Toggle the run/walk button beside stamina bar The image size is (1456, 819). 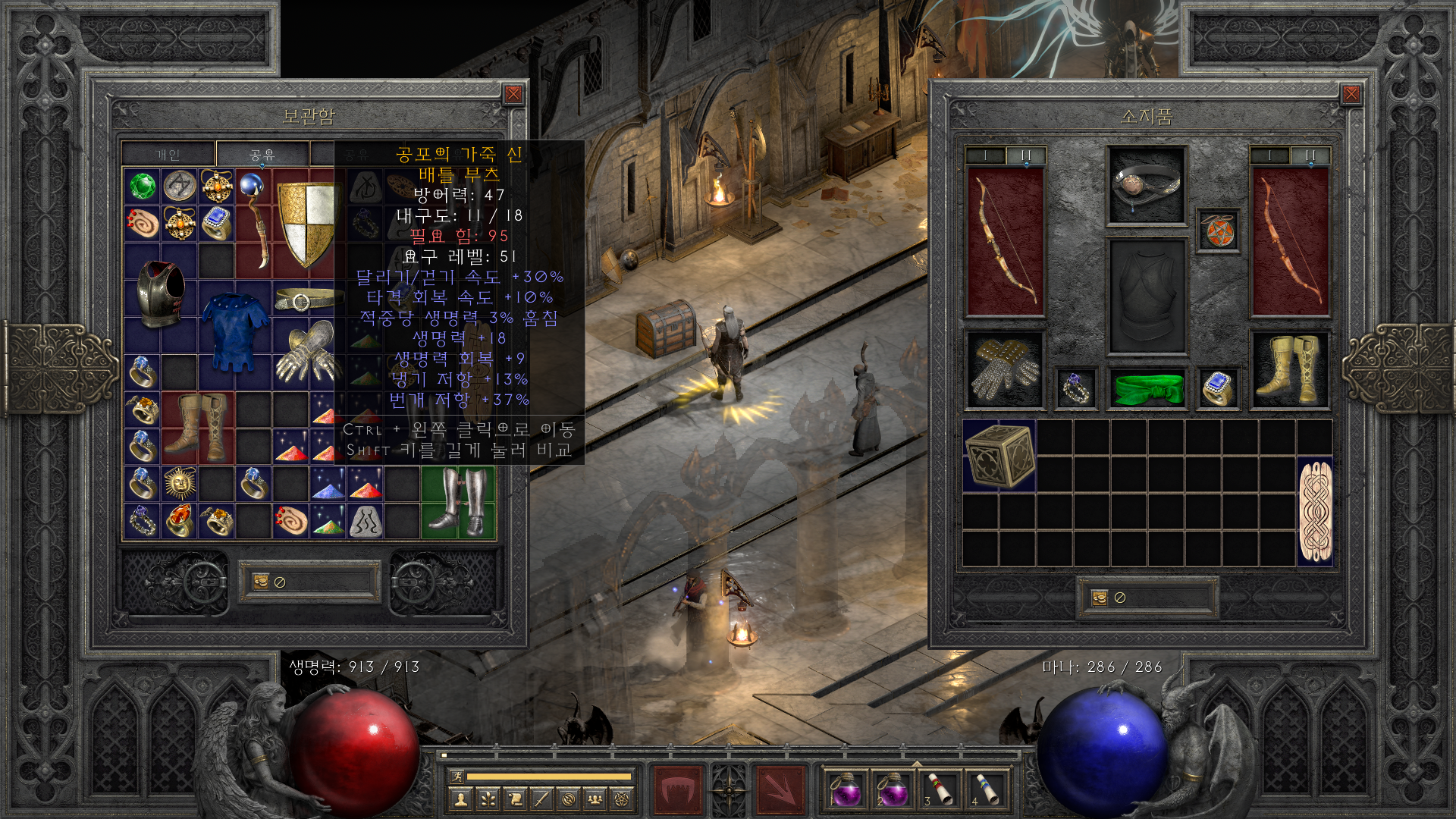(457, 776)
